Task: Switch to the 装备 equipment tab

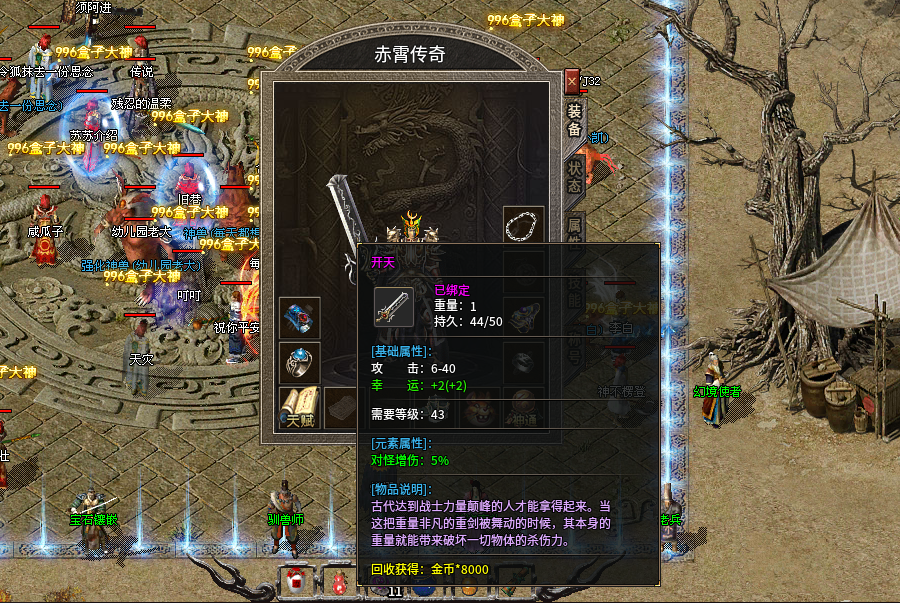Action: coord(574,120)
